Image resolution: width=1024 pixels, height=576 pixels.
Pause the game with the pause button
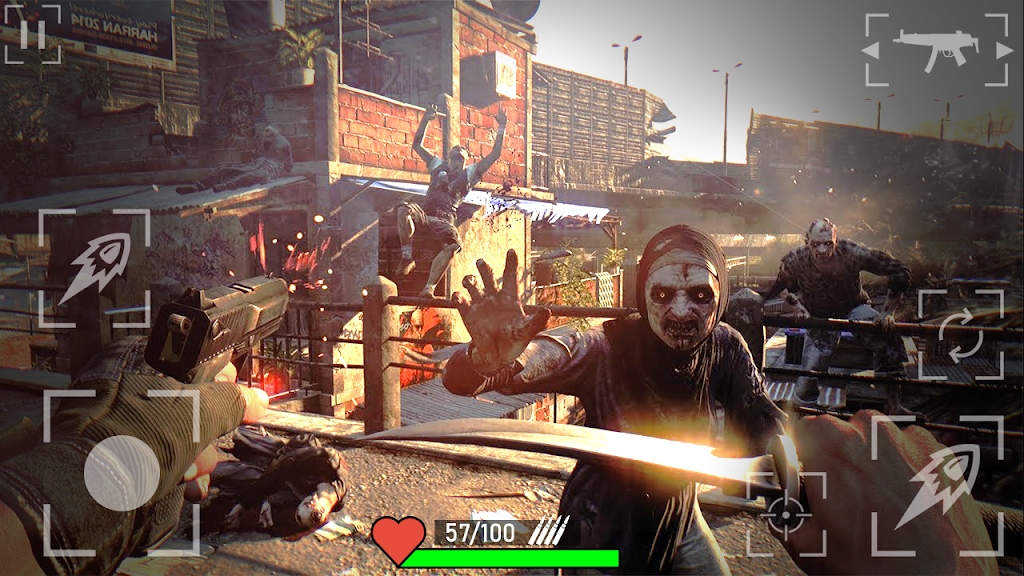32,33
